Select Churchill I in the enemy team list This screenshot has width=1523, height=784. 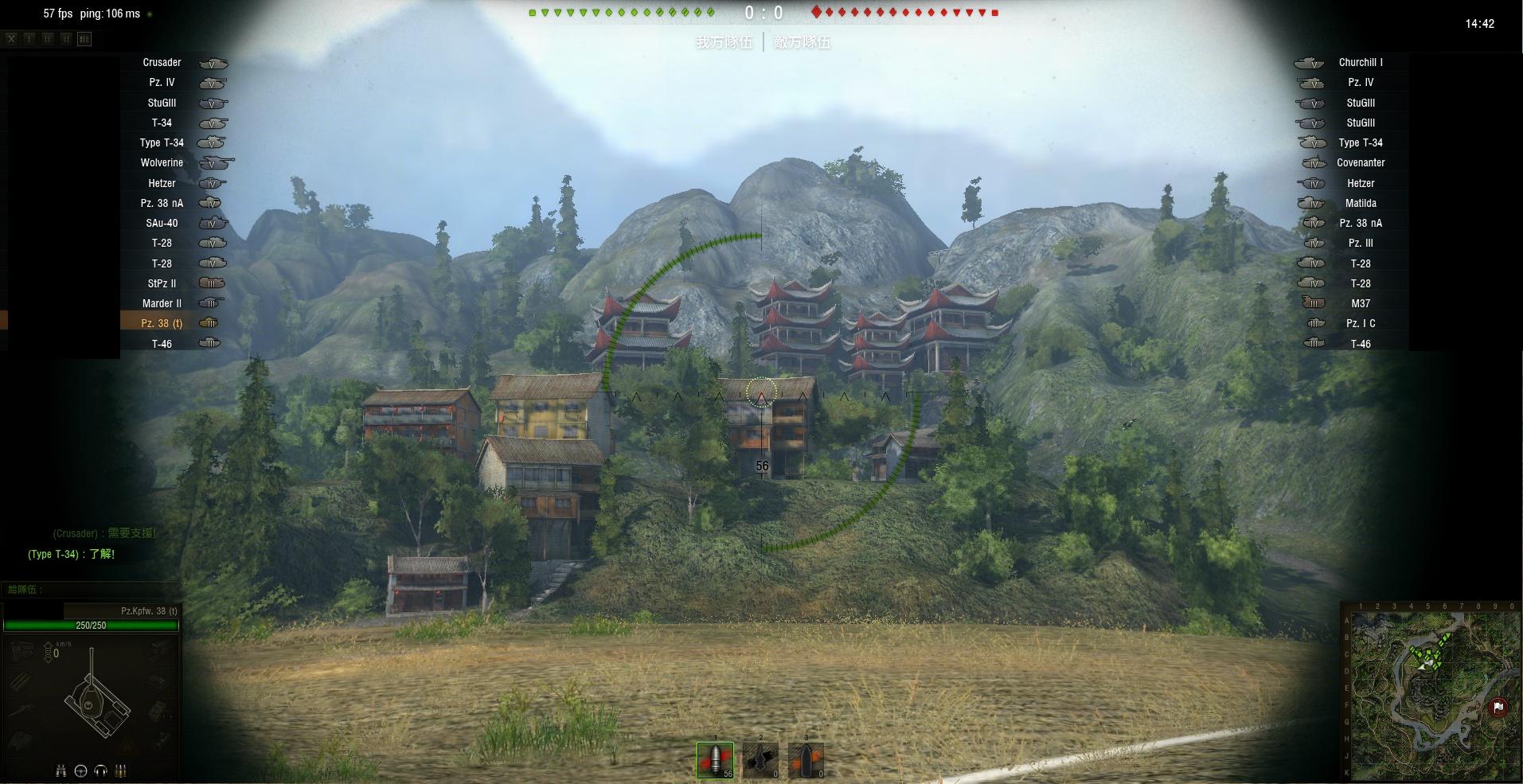coord(1360,62)
